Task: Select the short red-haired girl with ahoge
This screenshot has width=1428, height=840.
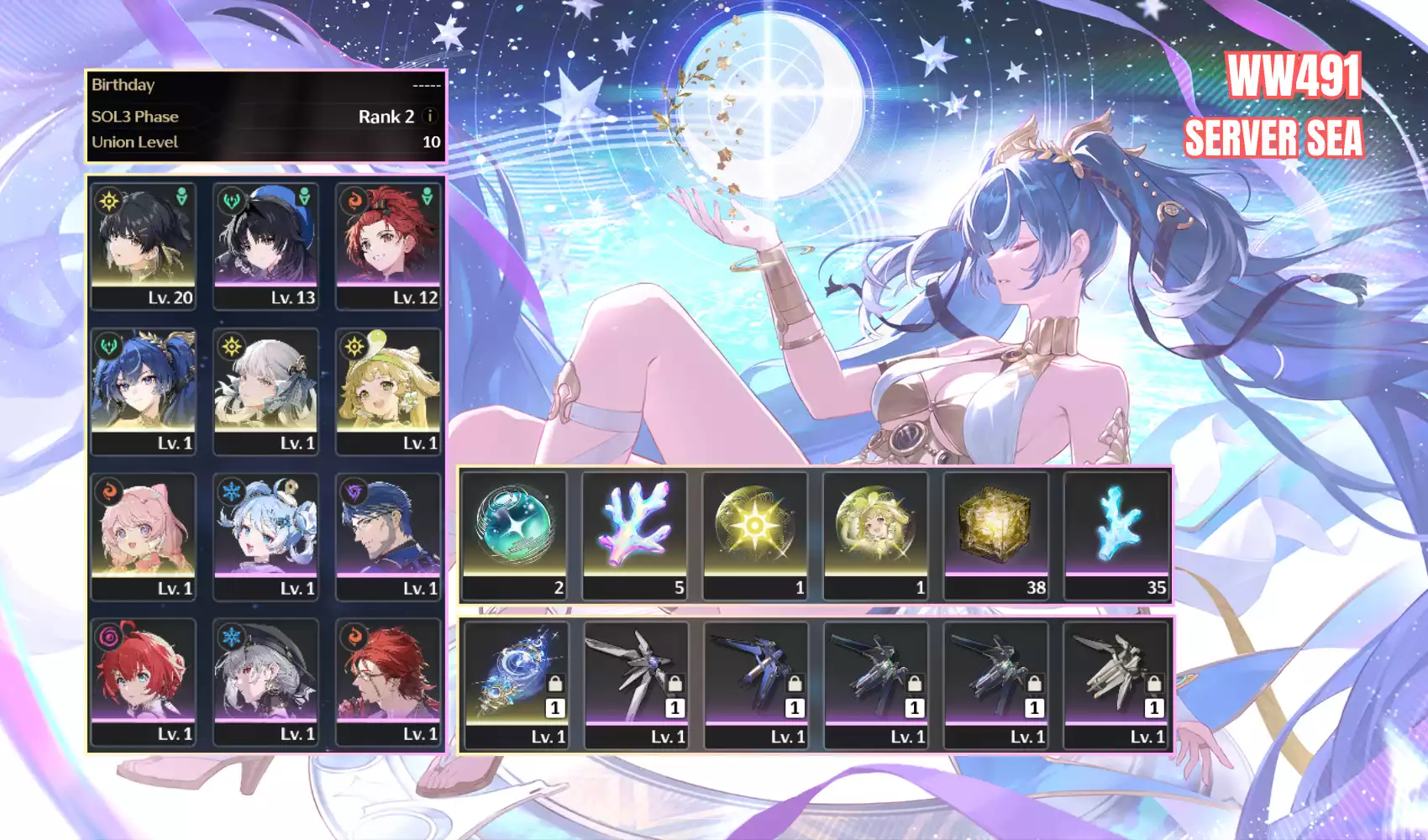Action: point(144,681)
